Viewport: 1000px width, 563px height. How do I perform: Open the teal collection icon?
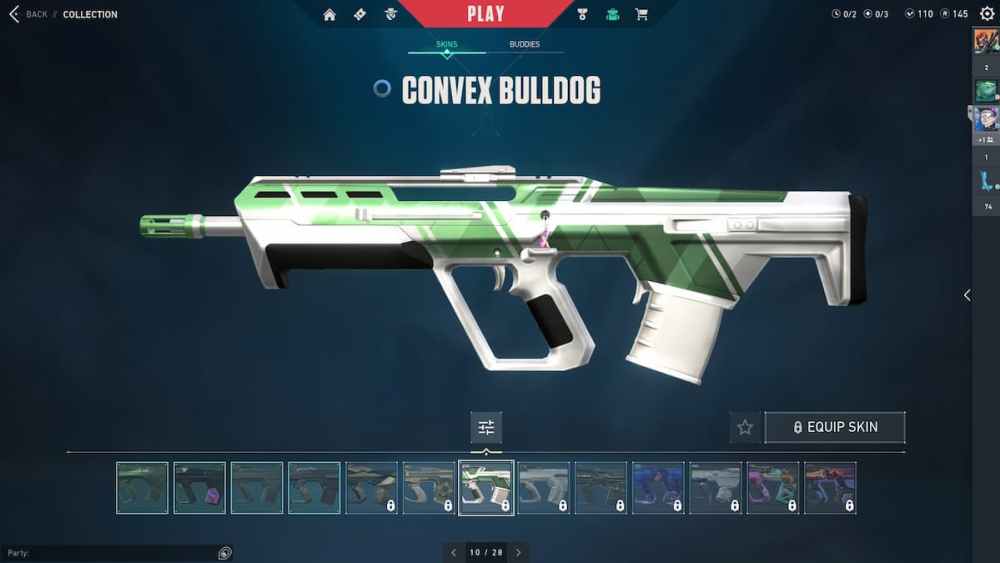click(x=612, y=14)
